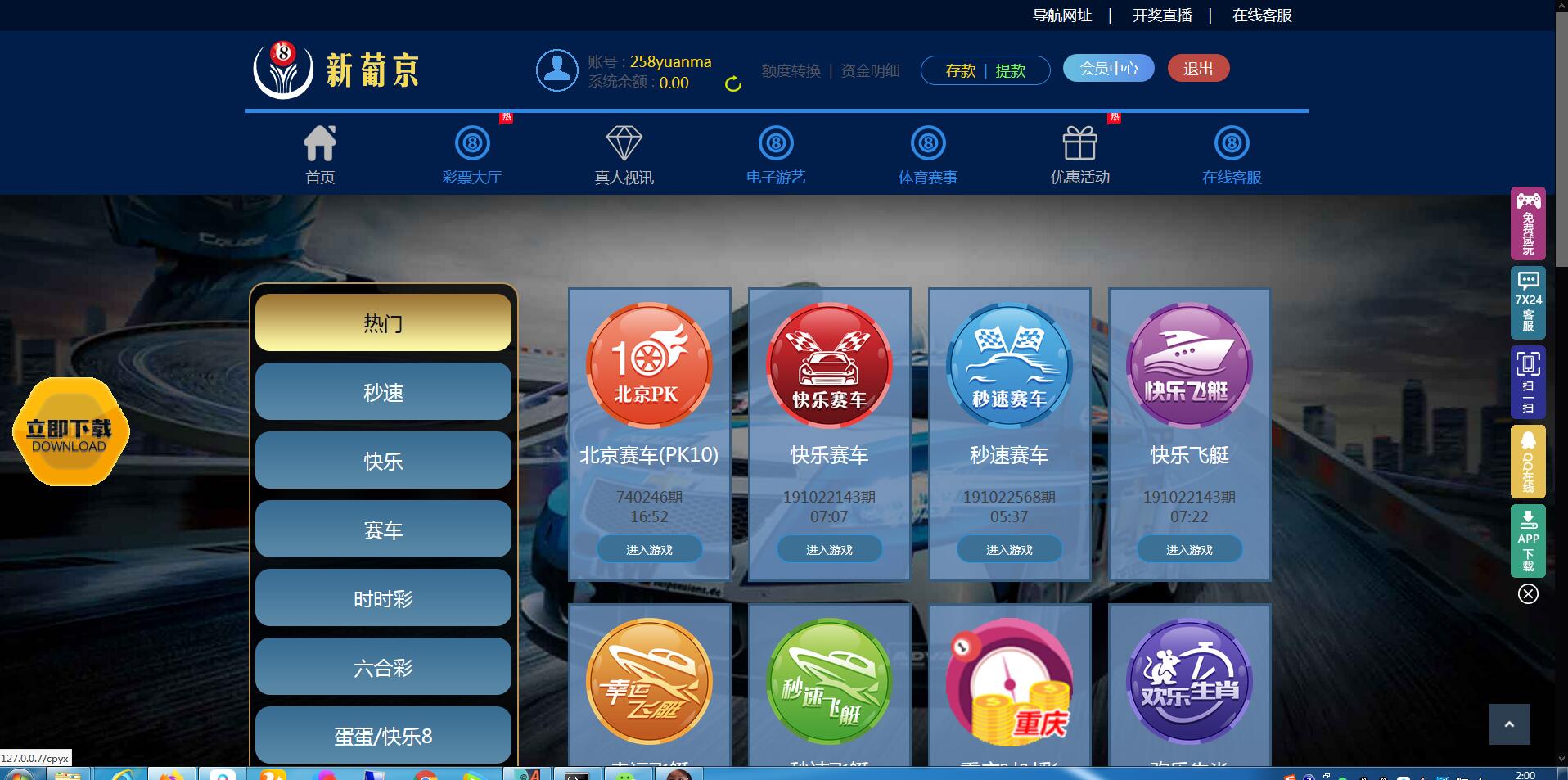Click the back-to-top arrow button
Screen dimensions: 1568x780
(1509, 724)
